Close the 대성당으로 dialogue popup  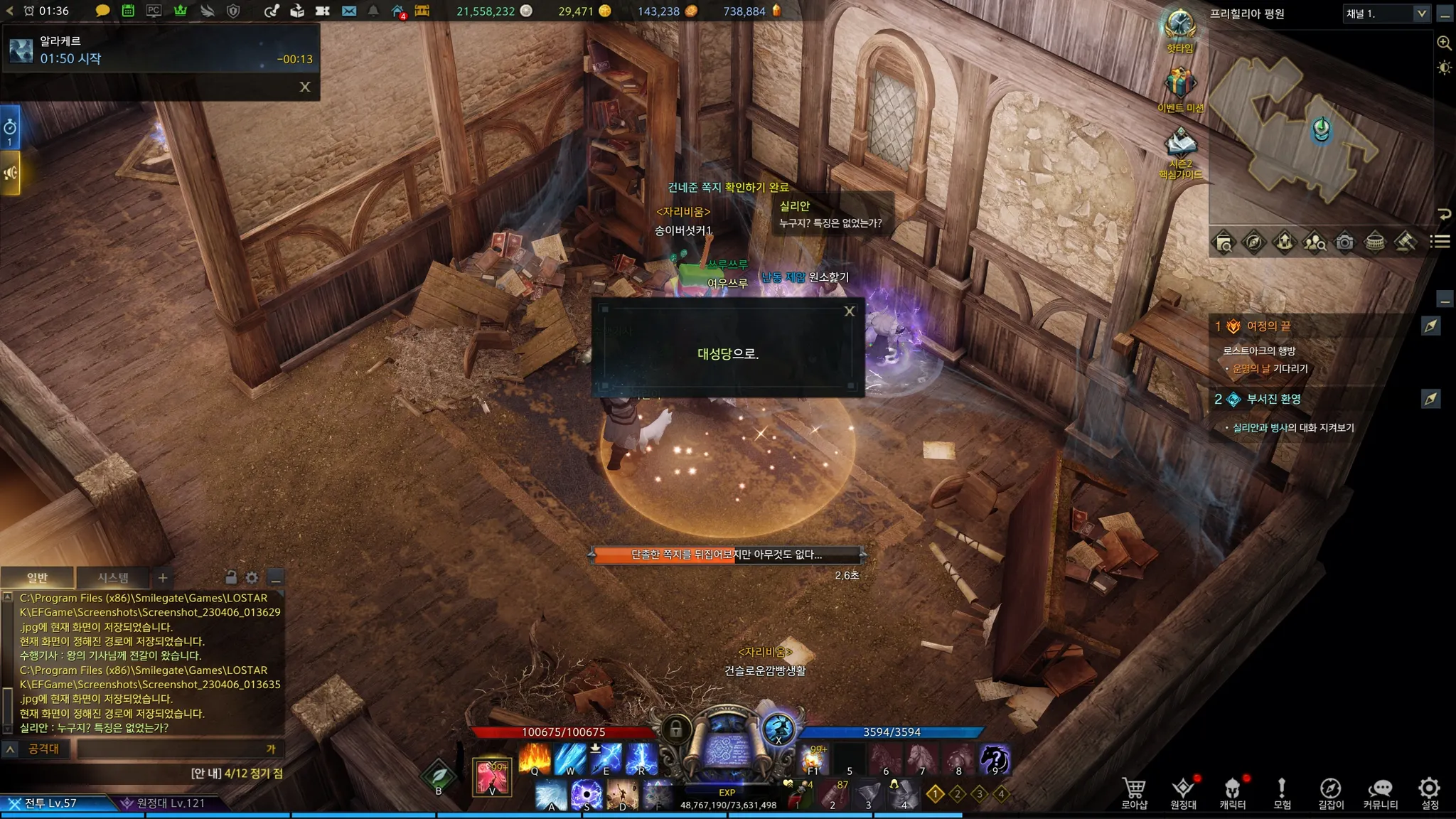[x=849, y=311]
